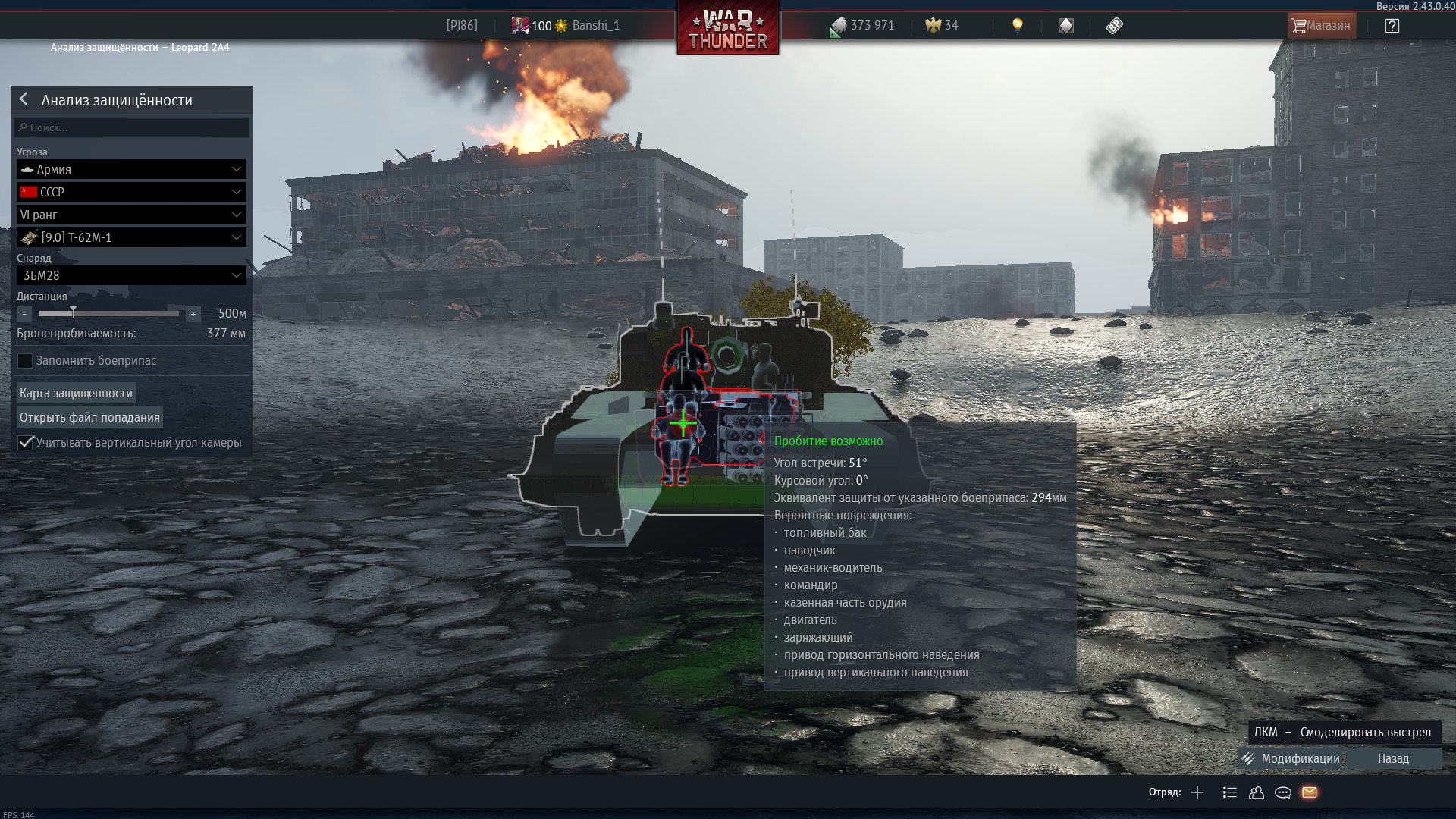Click the BP battle pass icon
1456x819 pixels.
coord(1114,25)
